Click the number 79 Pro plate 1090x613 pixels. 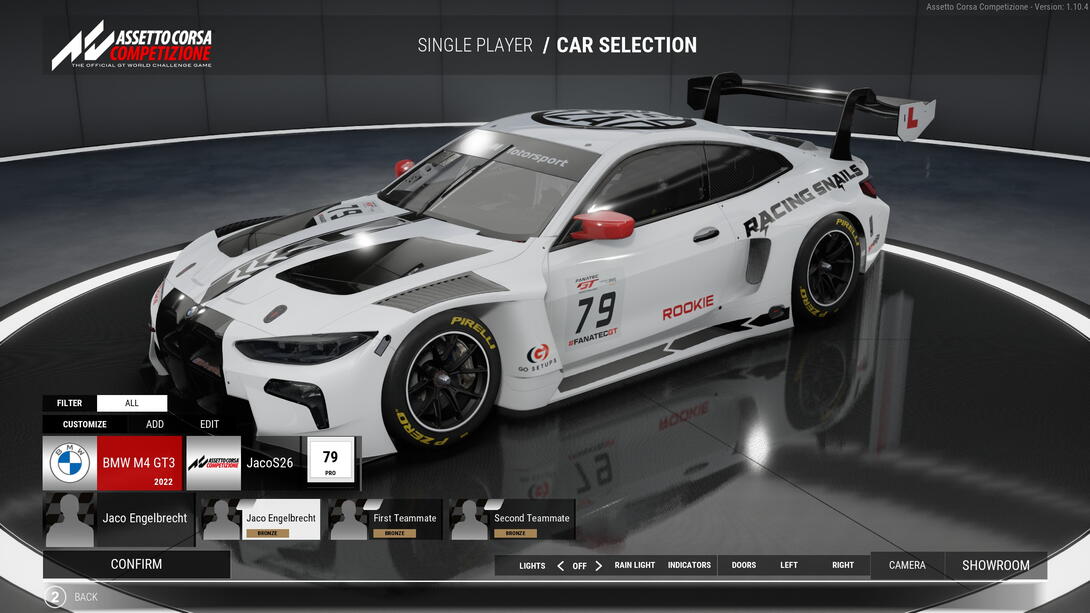coord(330,462)
